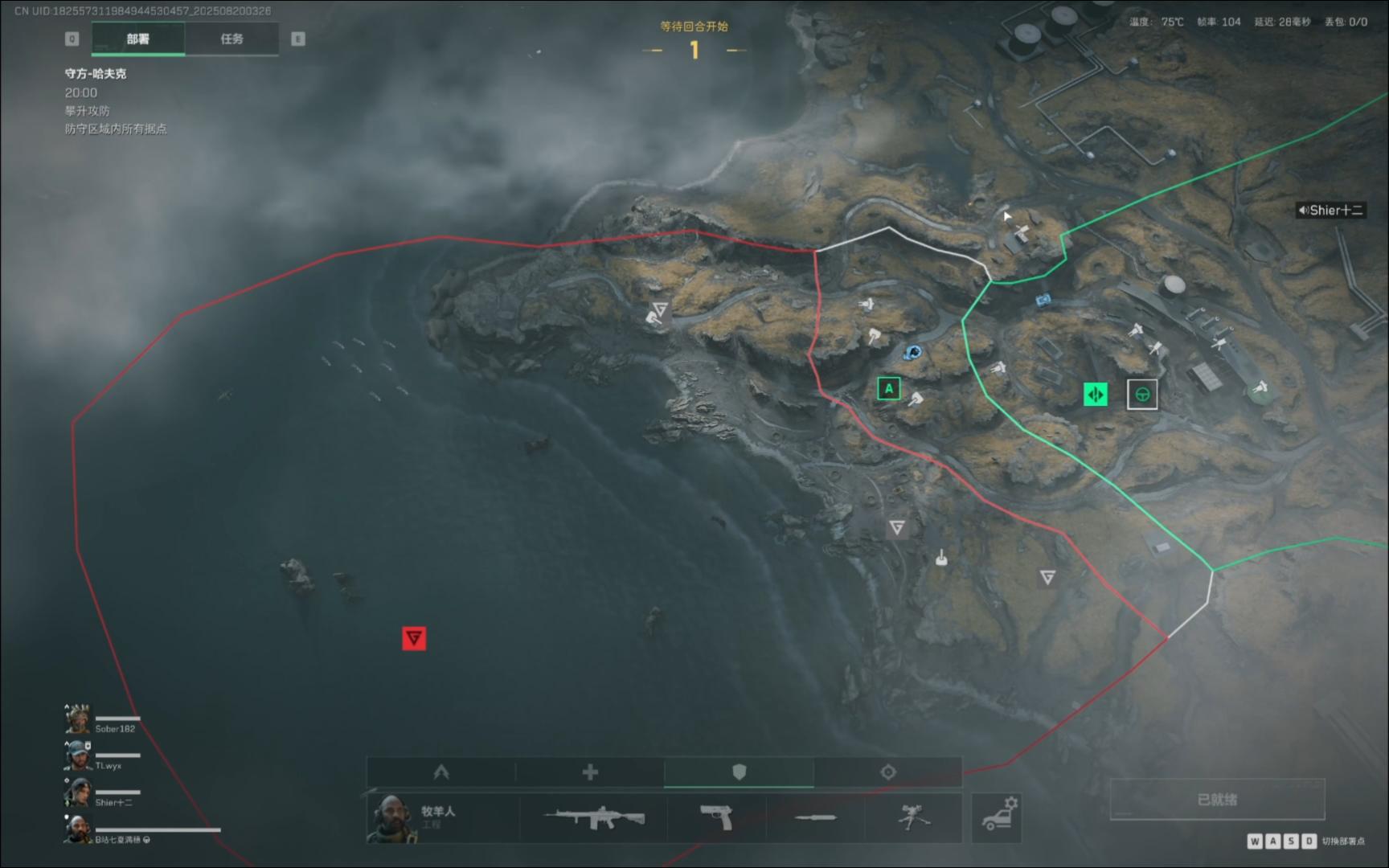Screen dimensions: 1389x868
Task: Open the mounted turret gadget slot
Action: click(x=914, y=818)
